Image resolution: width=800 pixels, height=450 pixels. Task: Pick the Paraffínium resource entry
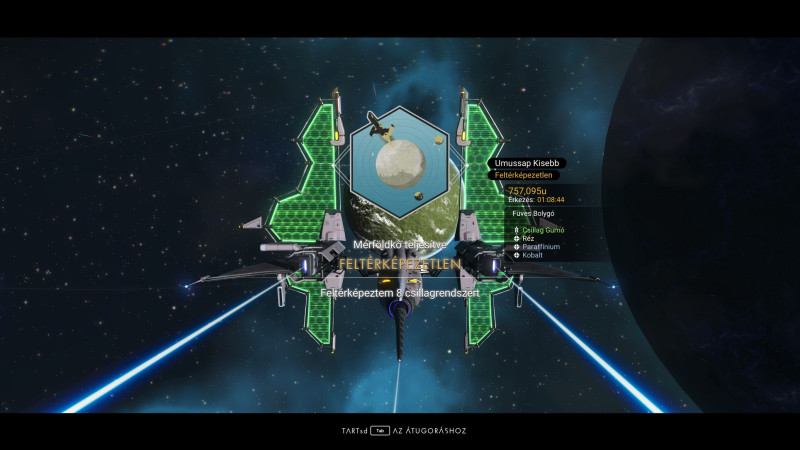pos(541,247)
